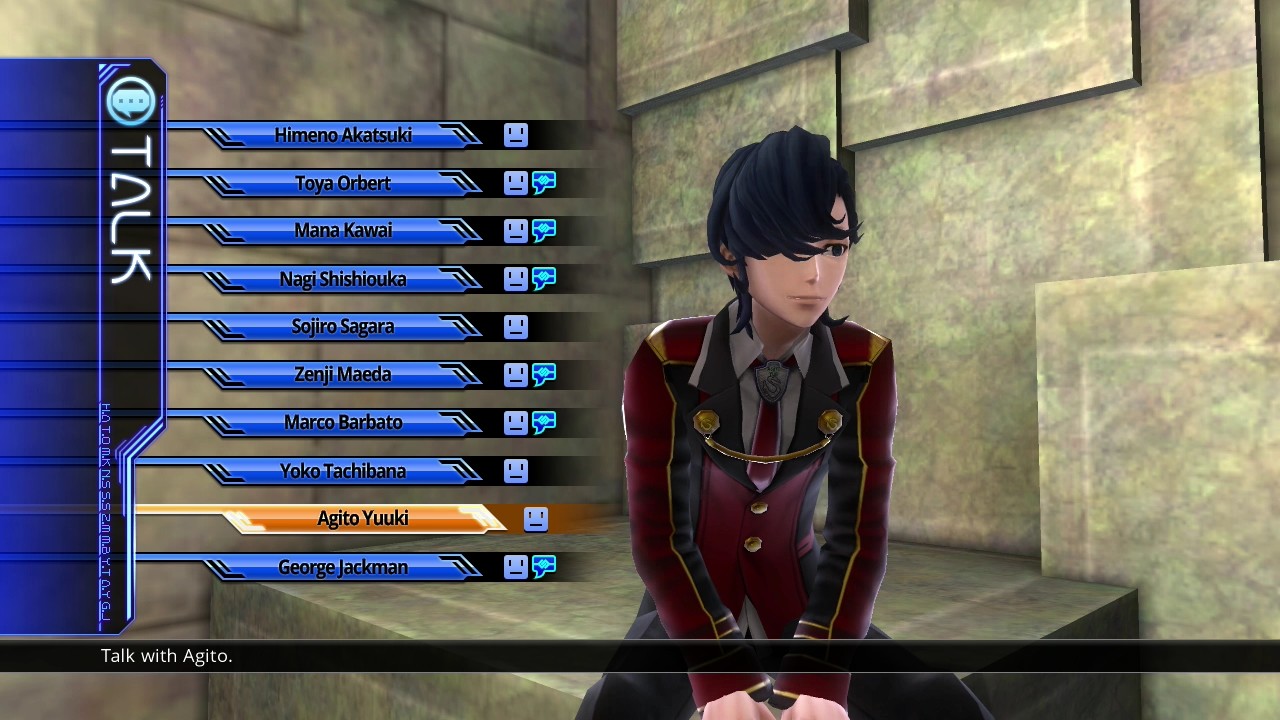
Task: Click the face icon next to Agito Yuuki
Action: (x=536, y=518)
